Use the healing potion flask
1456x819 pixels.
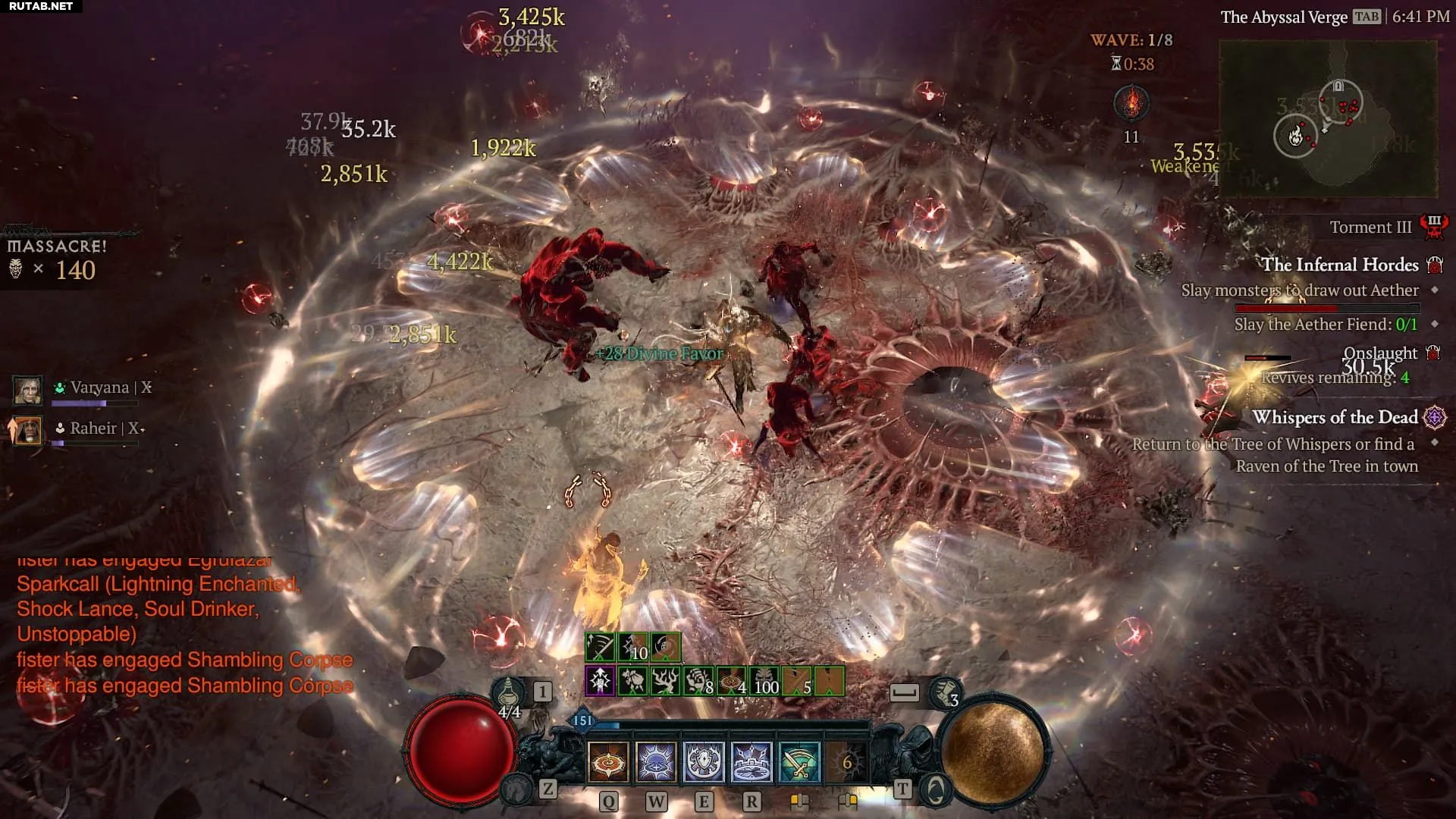point(507,693)
